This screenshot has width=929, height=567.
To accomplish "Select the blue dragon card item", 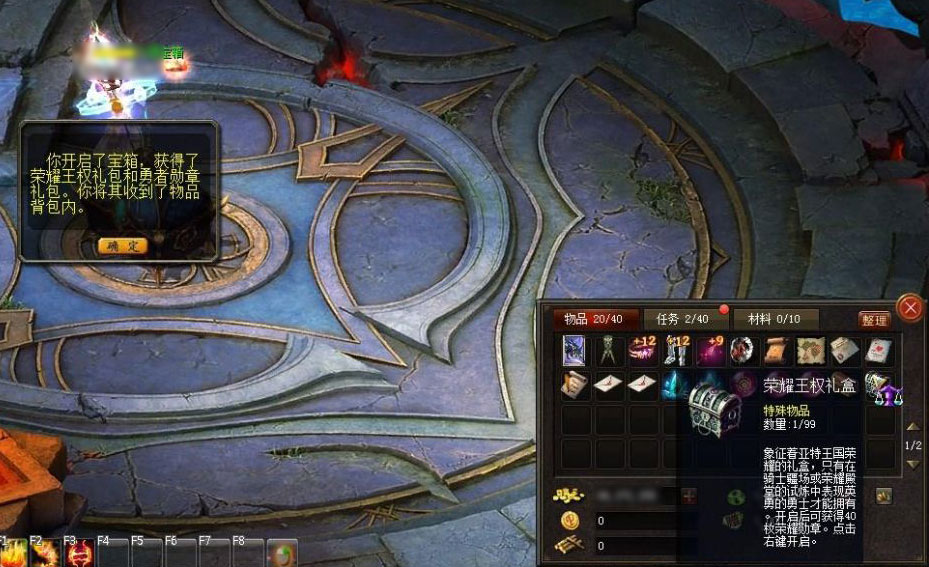I will [x=575, y=350].
